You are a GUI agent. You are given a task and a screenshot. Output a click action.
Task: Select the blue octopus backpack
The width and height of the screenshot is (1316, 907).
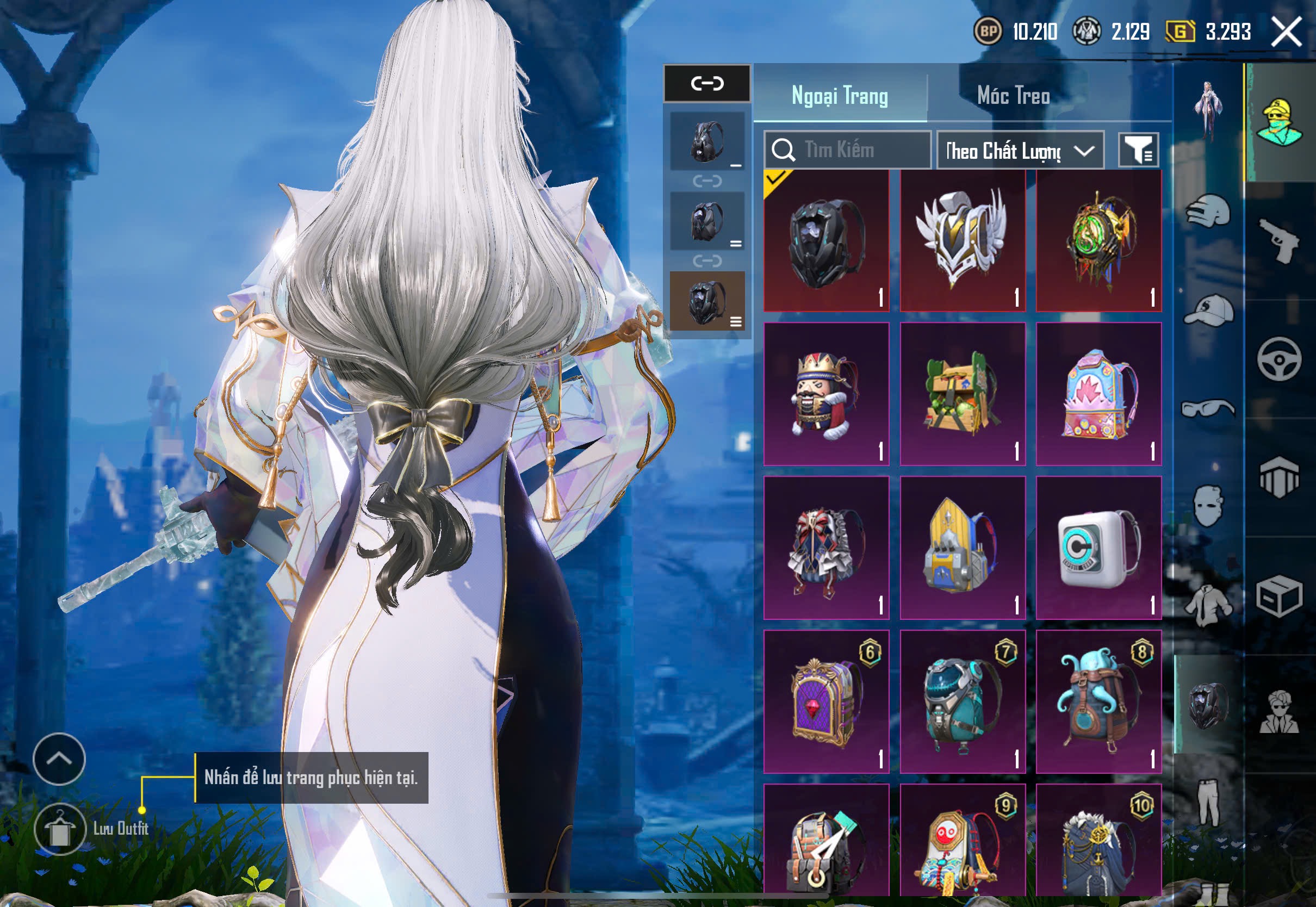1098,701
